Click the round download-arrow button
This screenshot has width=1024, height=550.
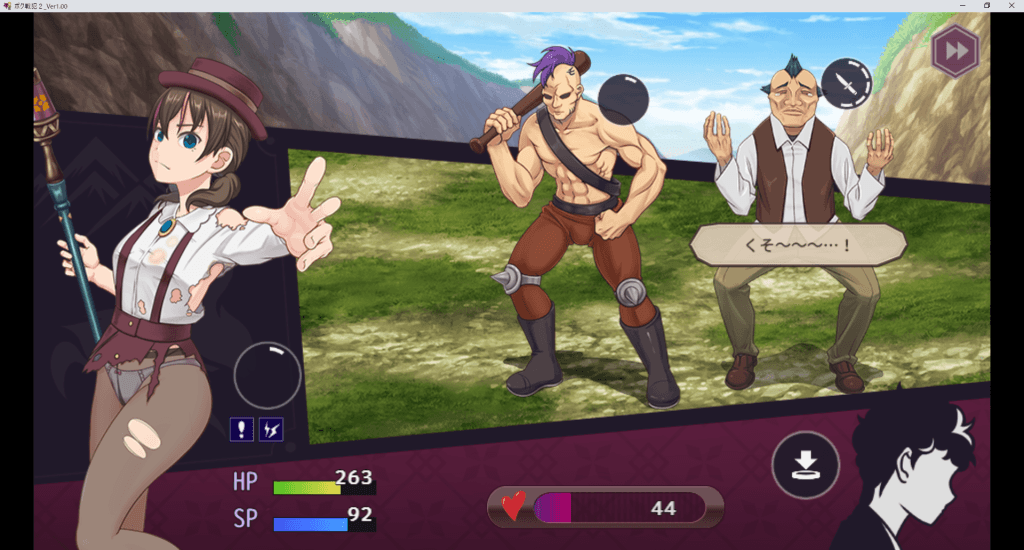tap(805, 465)
